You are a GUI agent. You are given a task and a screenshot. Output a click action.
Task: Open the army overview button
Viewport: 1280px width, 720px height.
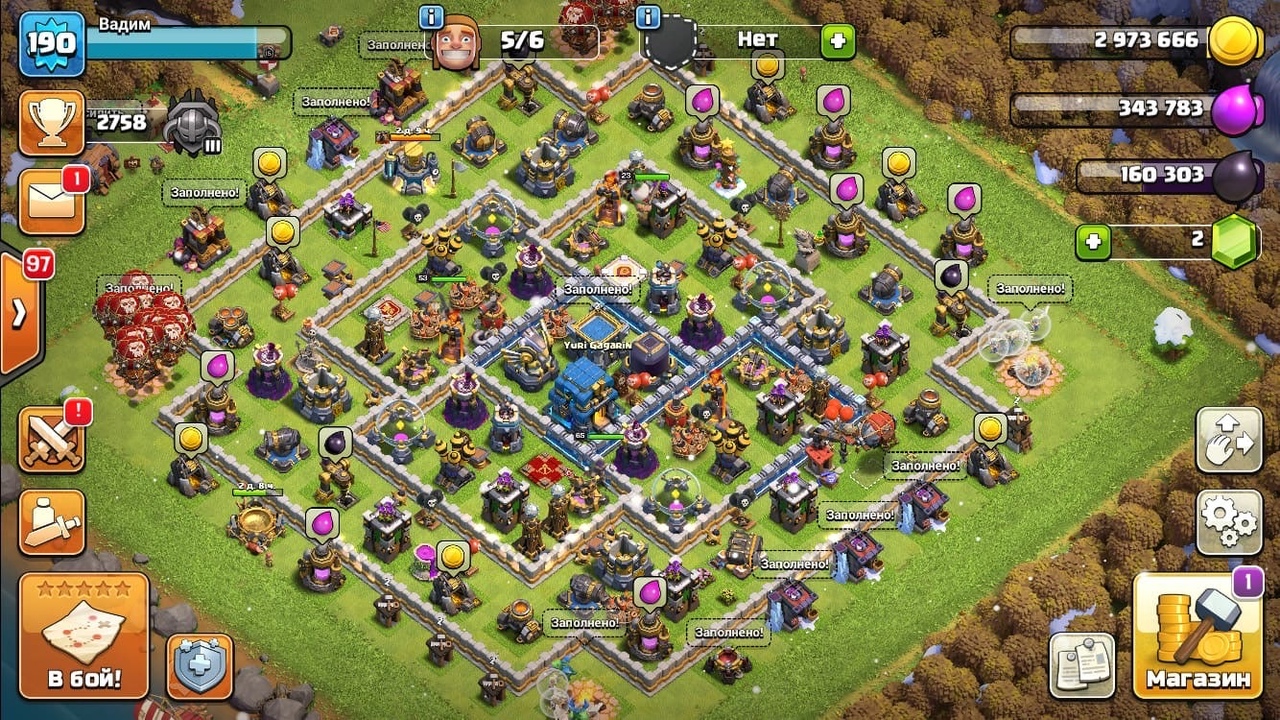click(51, 522)
